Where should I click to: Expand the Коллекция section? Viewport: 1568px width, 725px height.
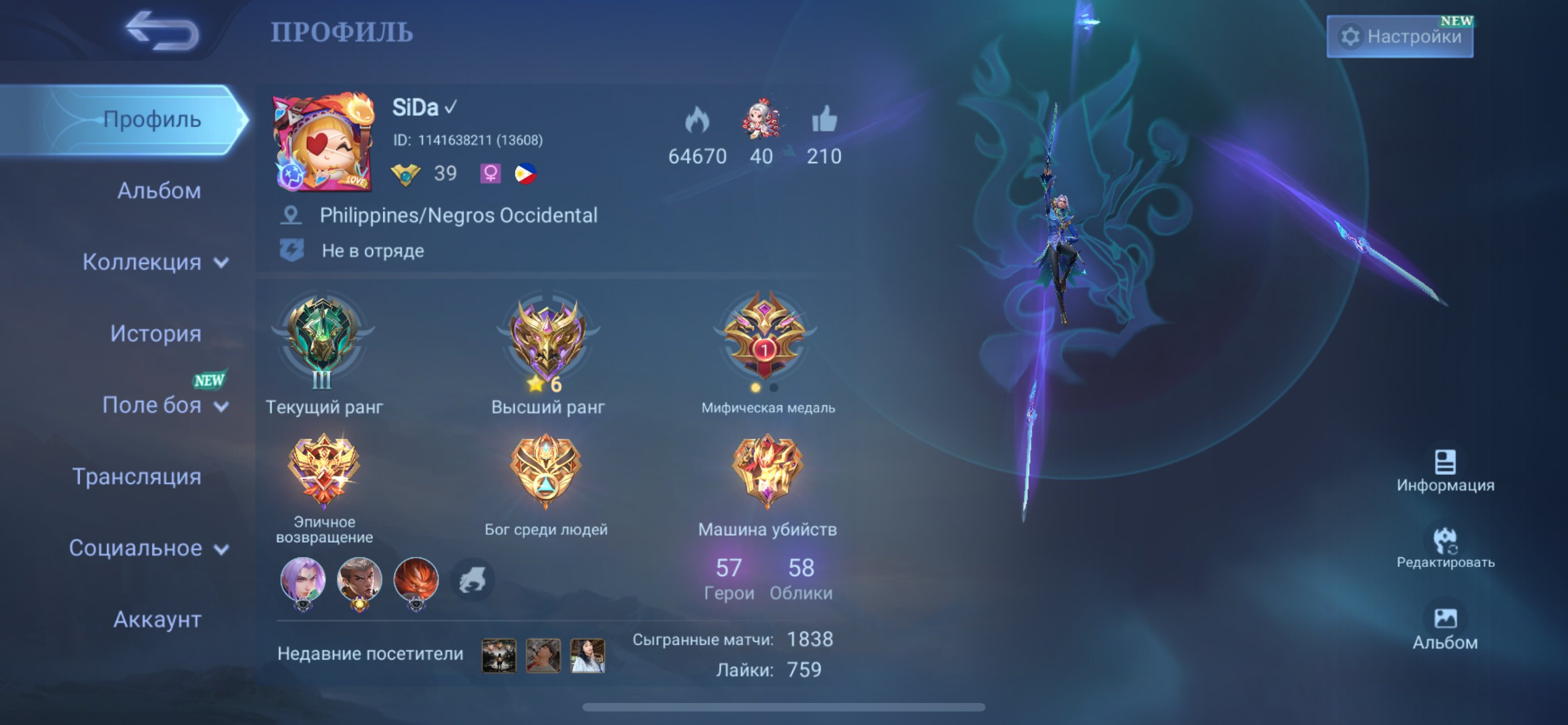point(157,263)
